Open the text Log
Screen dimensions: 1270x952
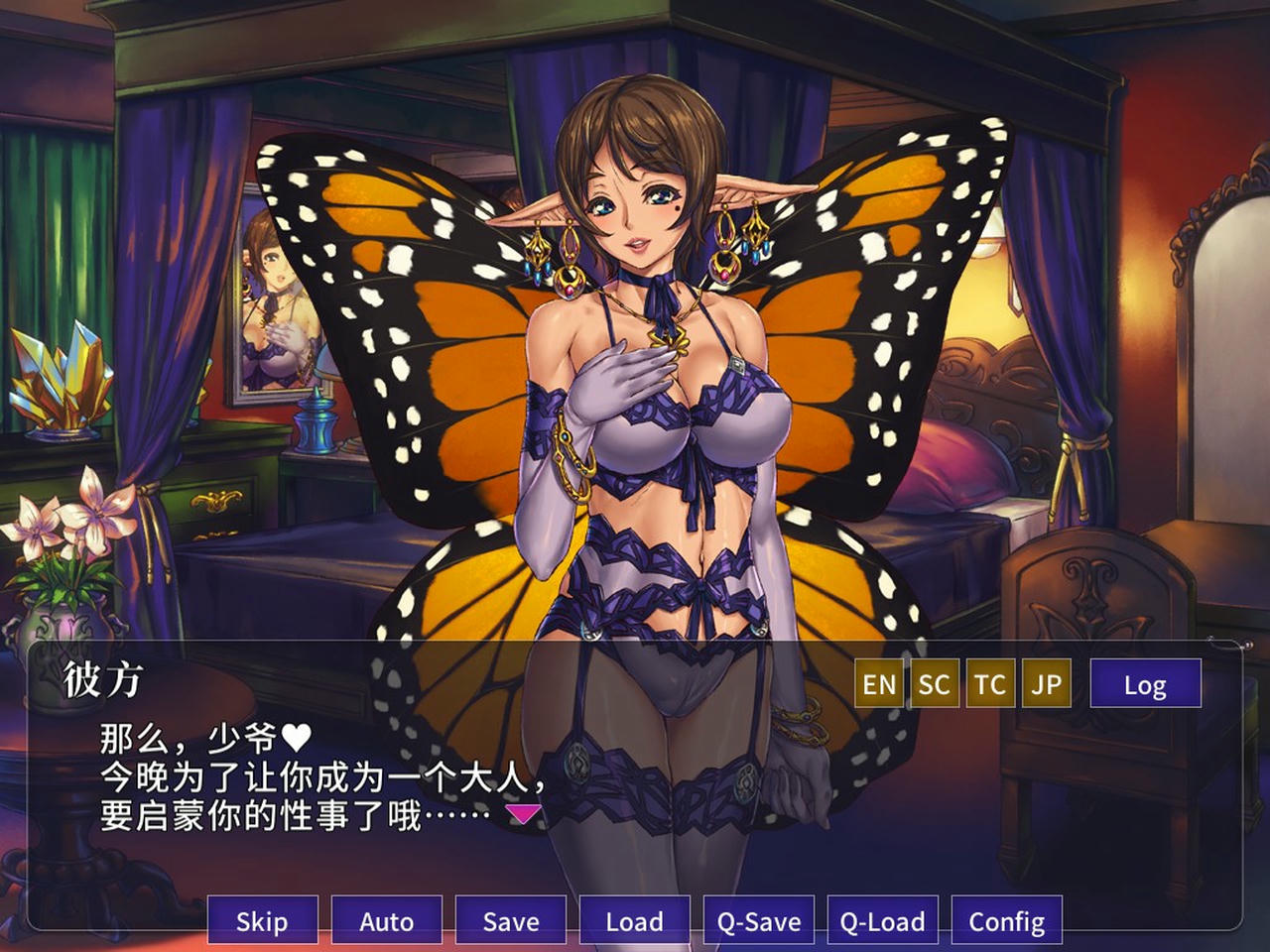pos(1145,683)
